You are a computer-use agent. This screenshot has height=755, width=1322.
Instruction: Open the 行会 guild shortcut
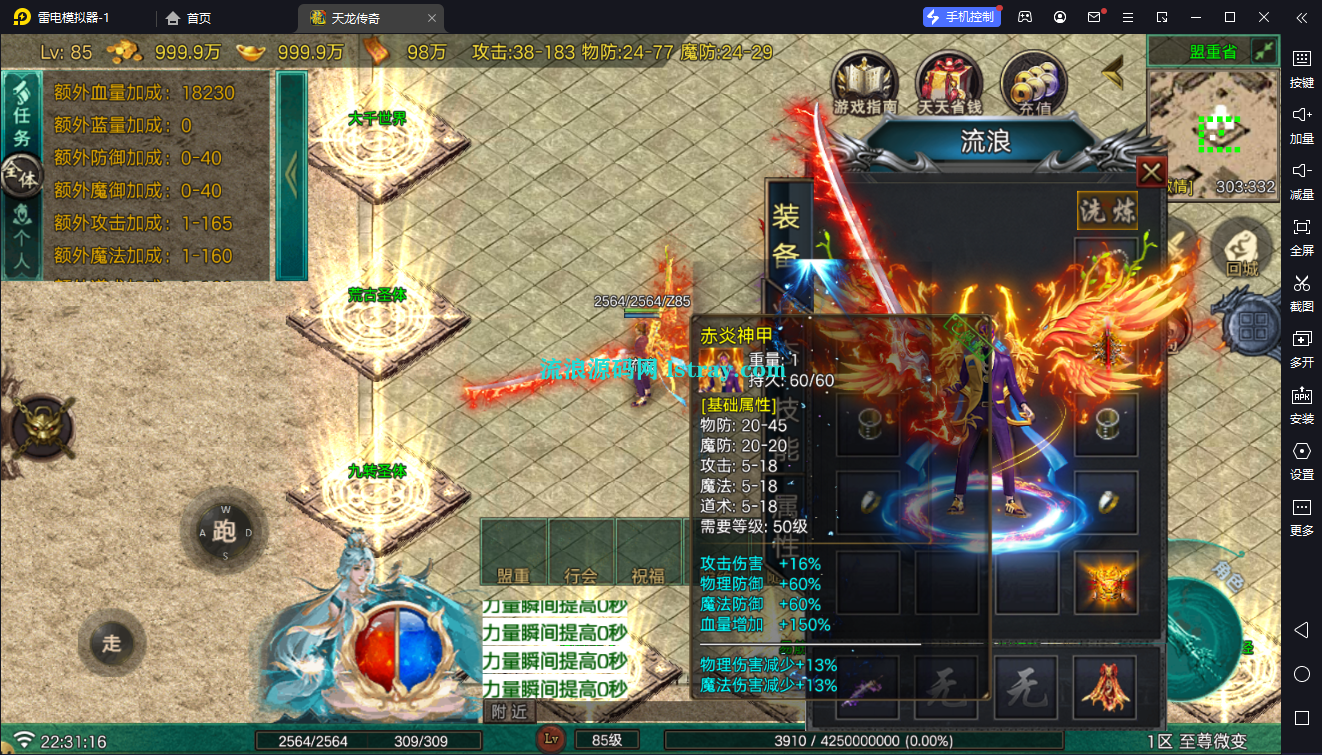(581, 553)
